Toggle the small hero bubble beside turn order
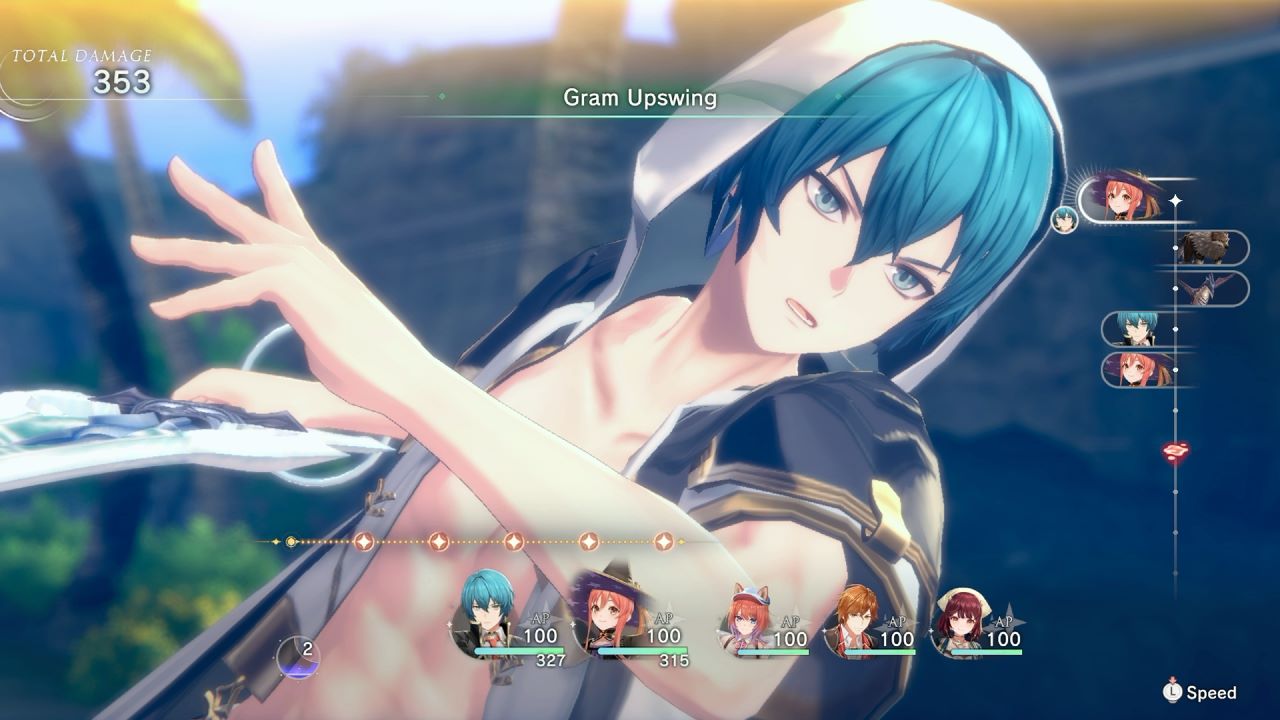The image size is (1280, 720). [1064, 218]
